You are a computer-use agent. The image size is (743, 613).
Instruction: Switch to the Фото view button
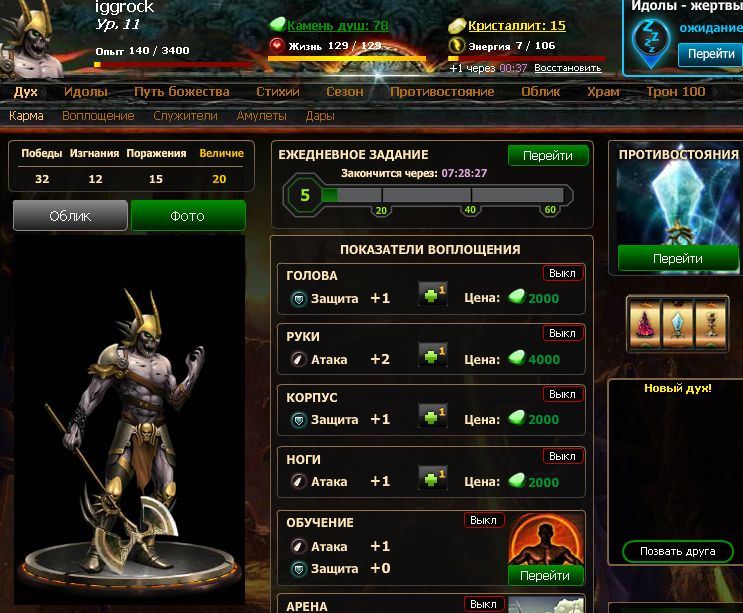tap(188, 216)
